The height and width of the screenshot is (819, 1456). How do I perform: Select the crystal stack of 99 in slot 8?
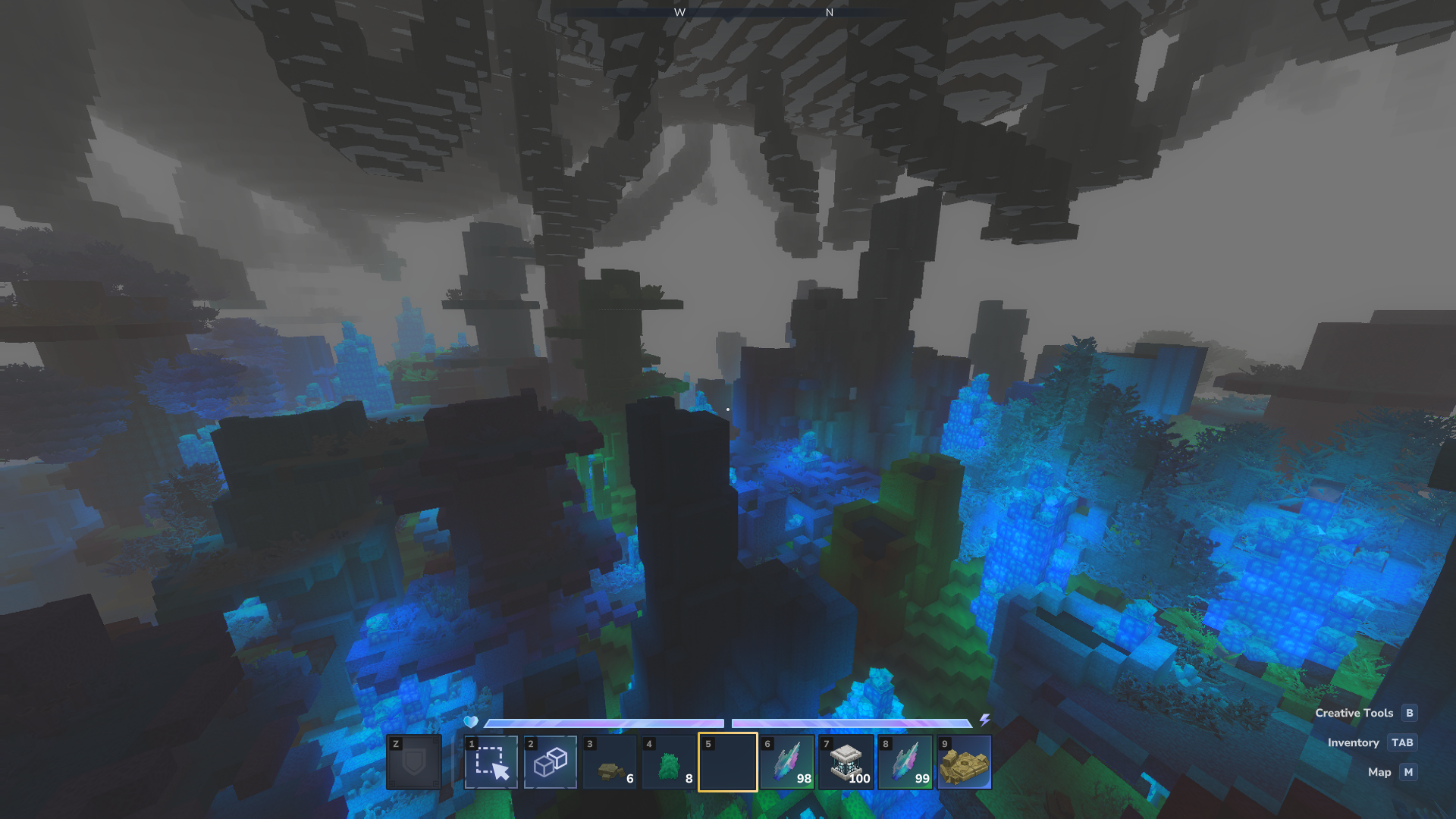[x=905, y=762]
